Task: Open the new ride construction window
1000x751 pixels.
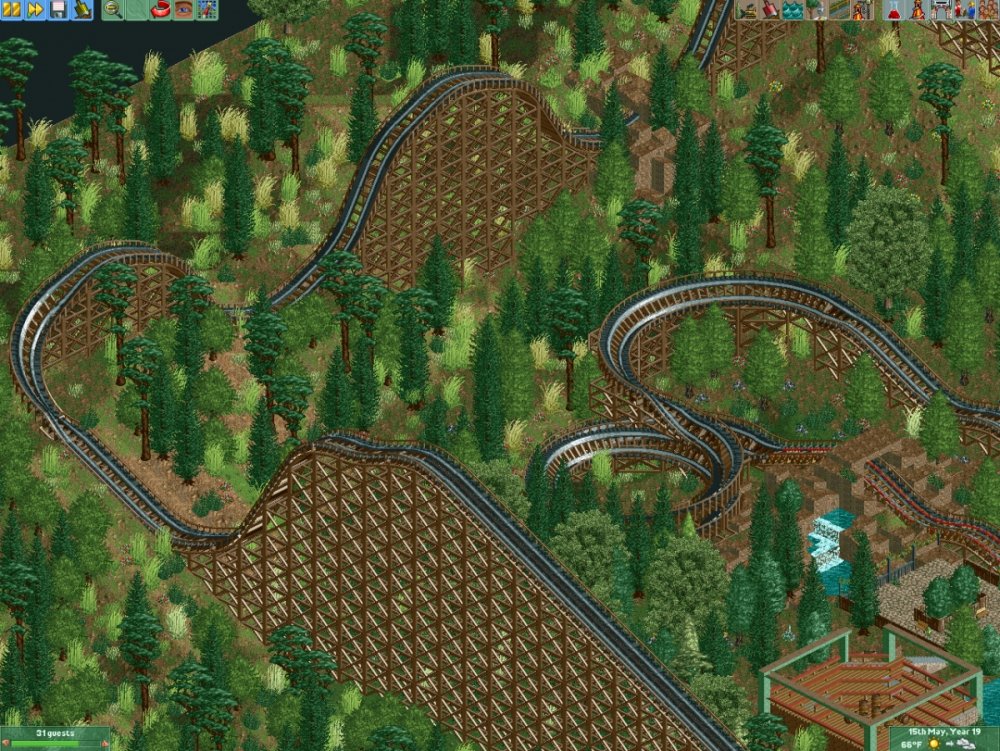Action: click(x=865, y=10)
